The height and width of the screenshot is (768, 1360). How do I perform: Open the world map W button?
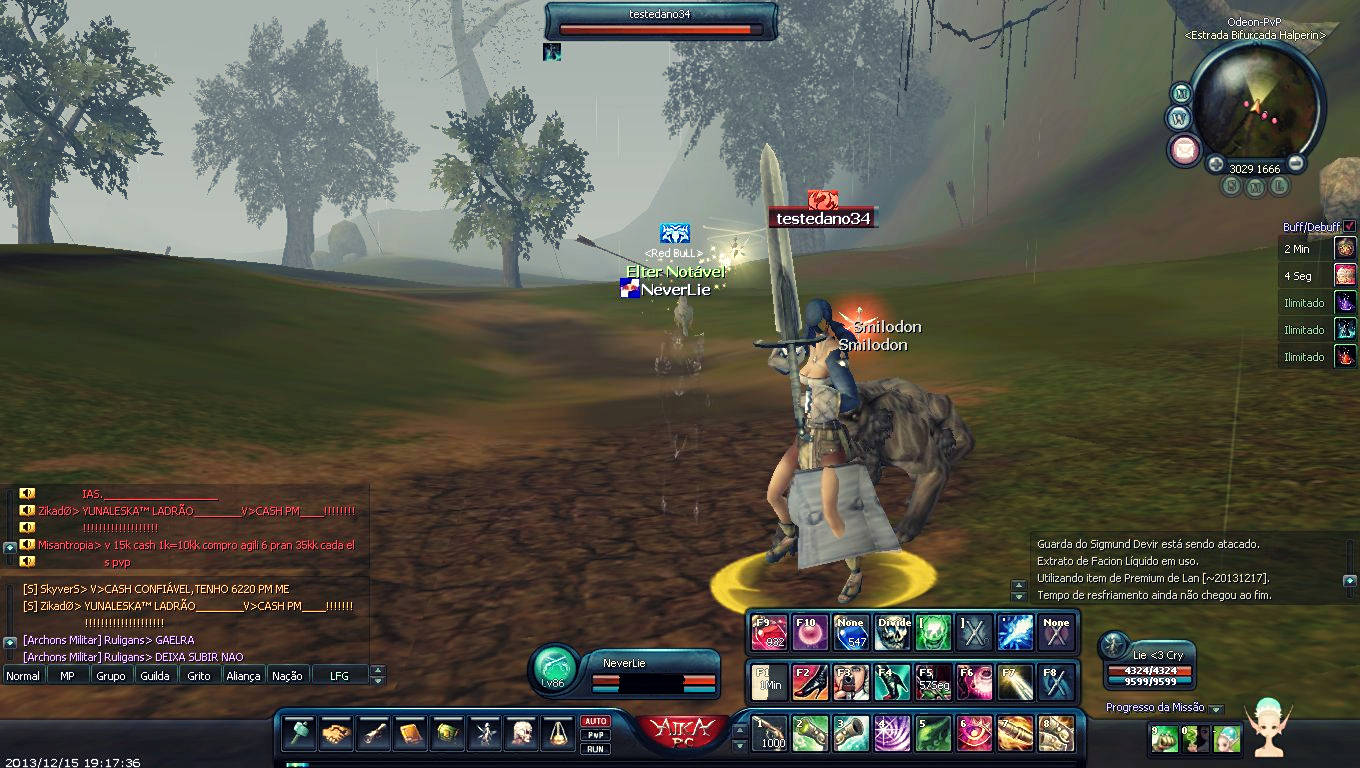tap(1178, 118)
